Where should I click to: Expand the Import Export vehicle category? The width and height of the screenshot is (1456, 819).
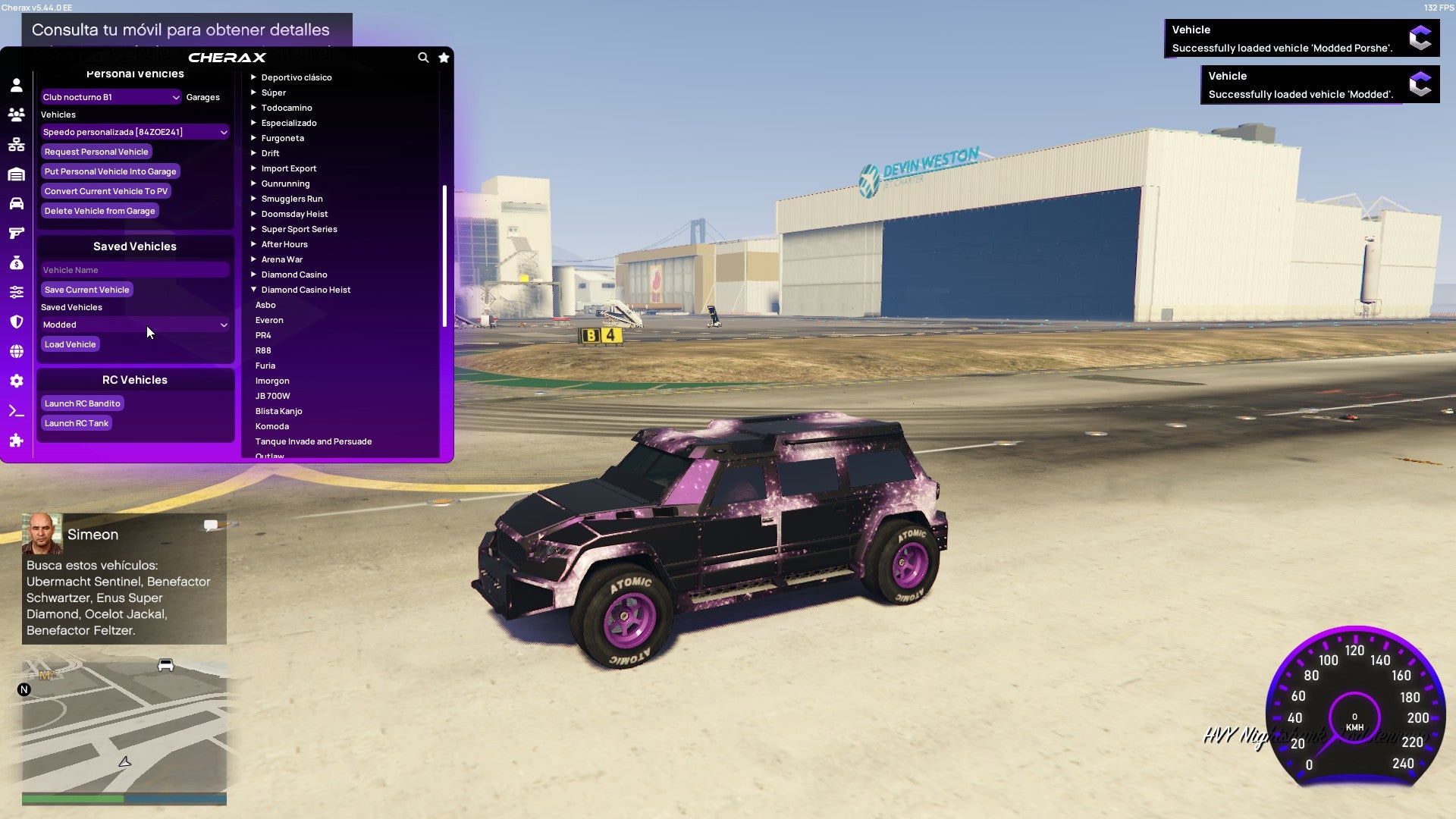point(289,168)
